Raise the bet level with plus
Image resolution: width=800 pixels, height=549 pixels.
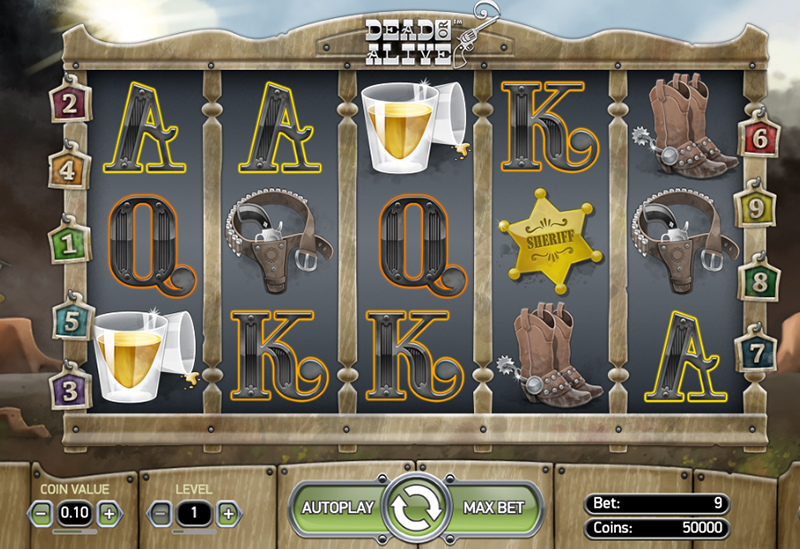[228, 513]
